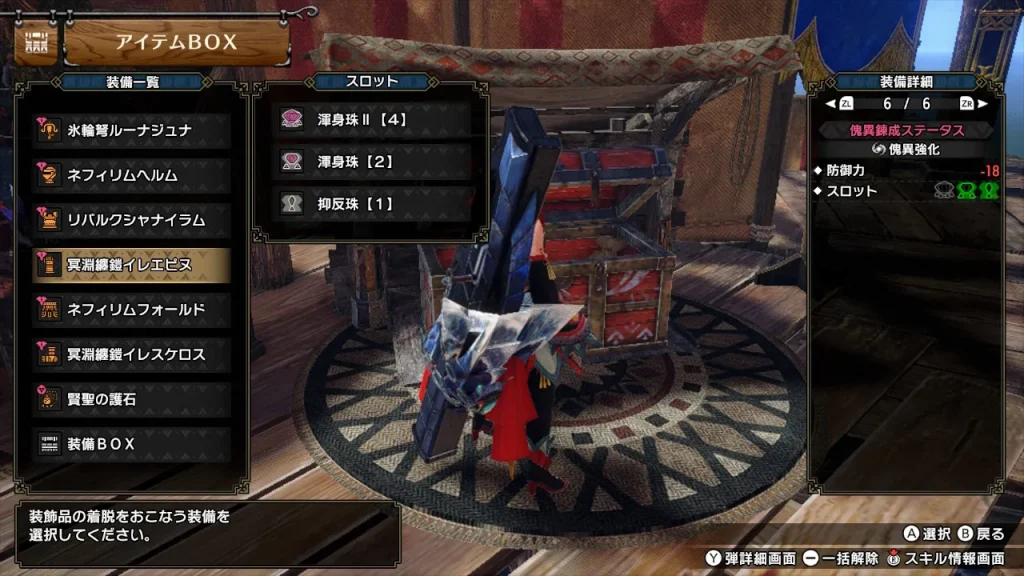Screen dimensions: 1024x576
Task: Select the 渾身珠II【4】 decoration slot
Action: point(373,120)
